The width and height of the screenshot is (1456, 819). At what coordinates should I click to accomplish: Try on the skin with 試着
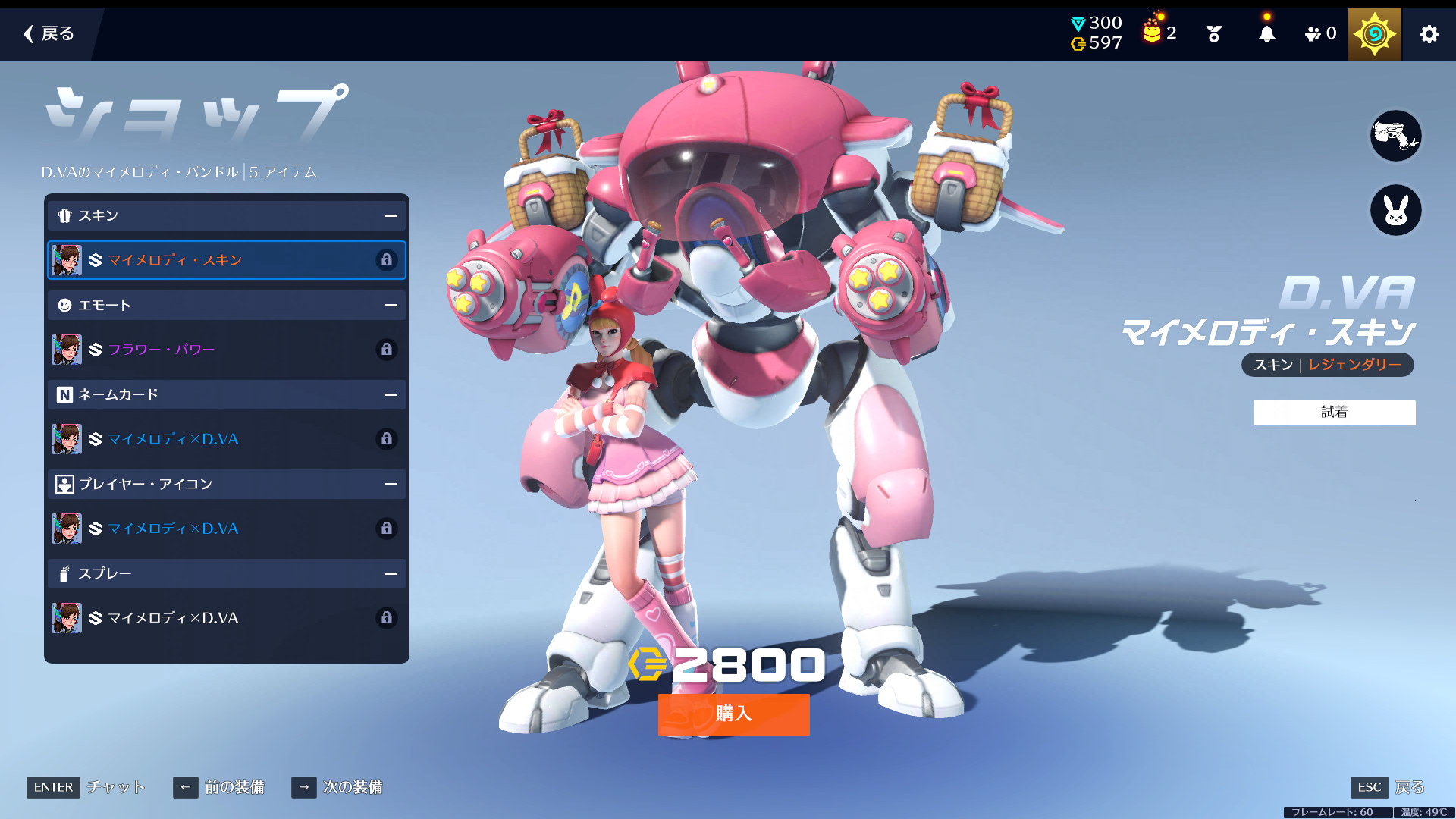point(1334,413)
